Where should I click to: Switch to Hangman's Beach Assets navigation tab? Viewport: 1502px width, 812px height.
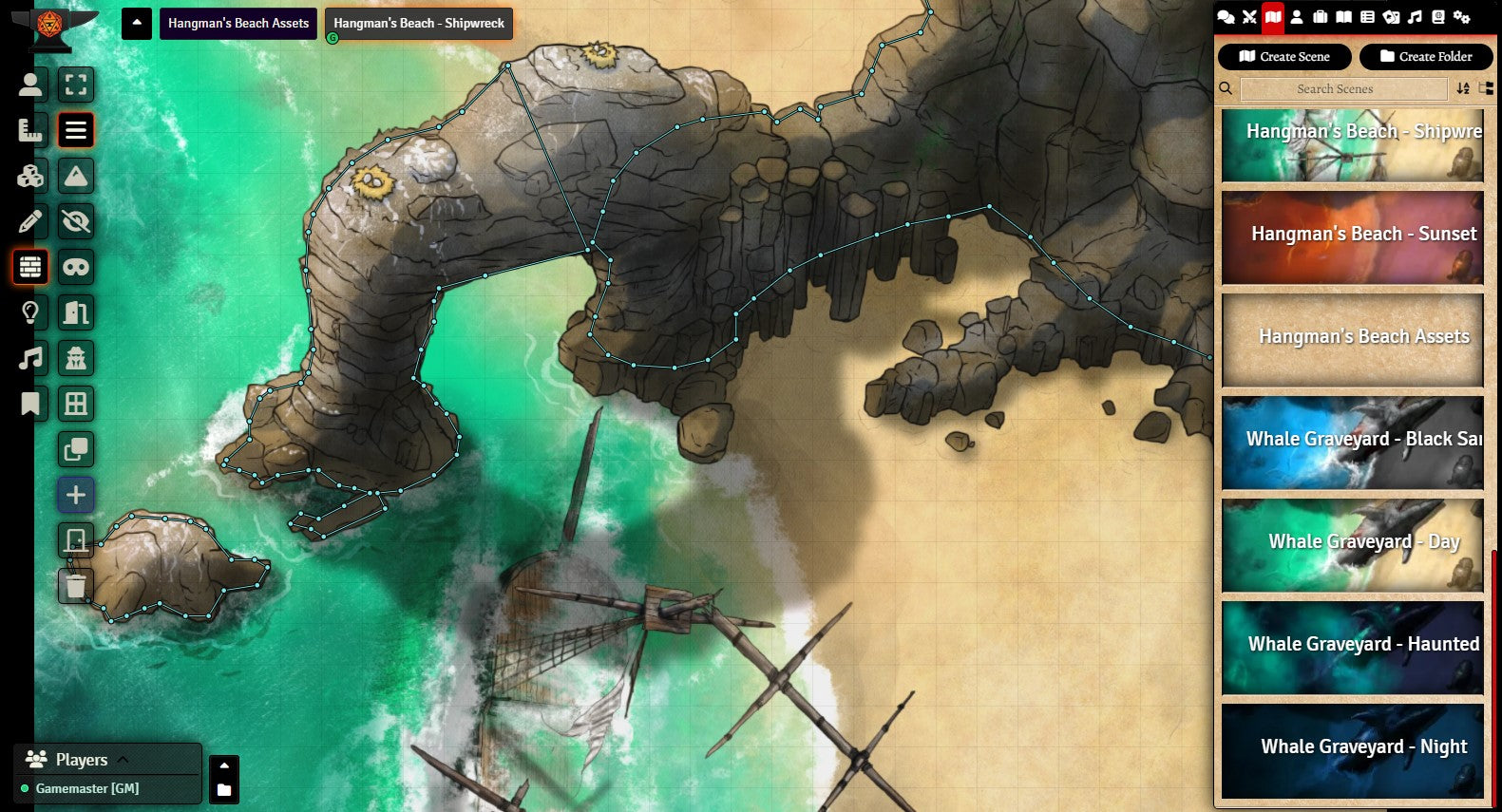pos(238,23)
